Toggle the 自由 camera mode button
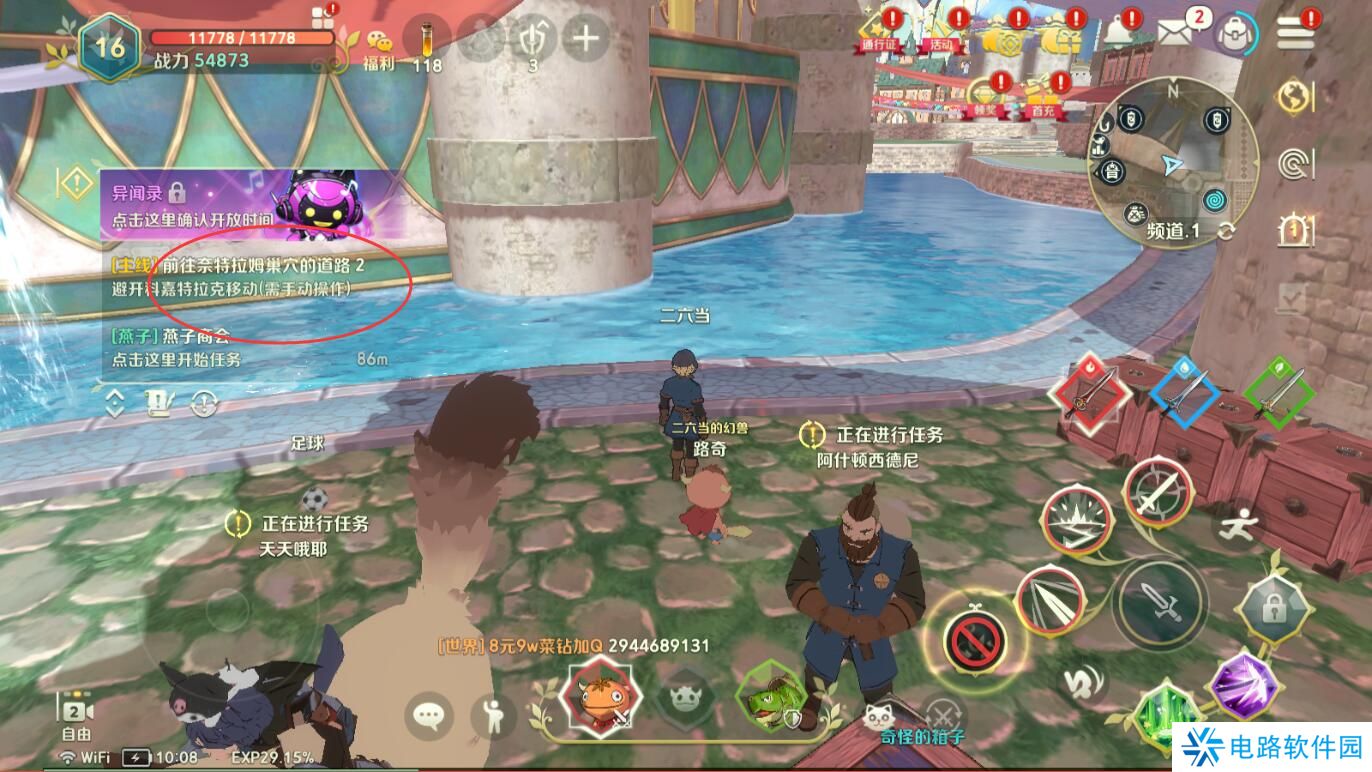 point(77,717)
